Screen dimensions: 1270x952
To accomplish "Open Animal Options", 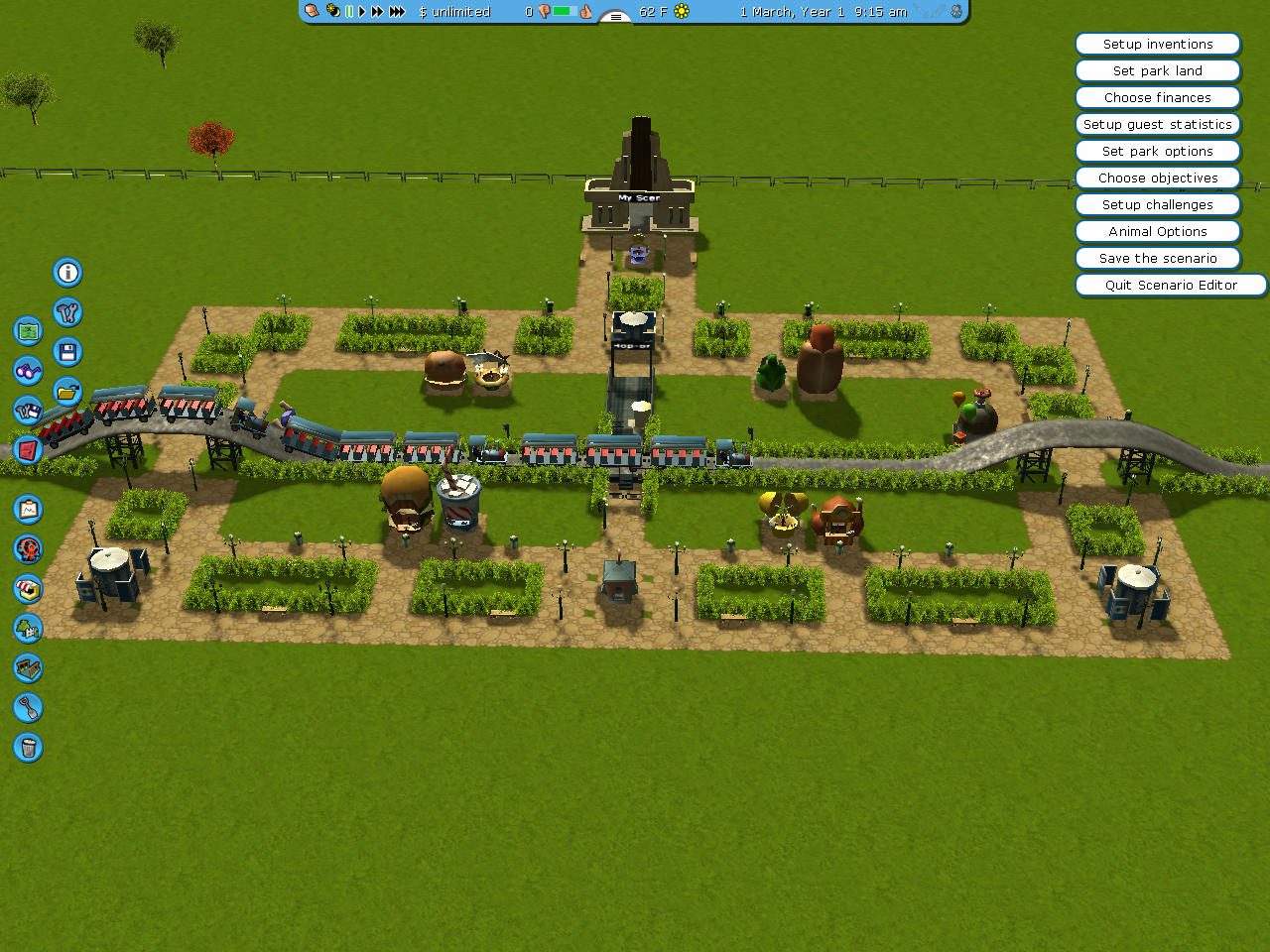I will point(1158,231).
